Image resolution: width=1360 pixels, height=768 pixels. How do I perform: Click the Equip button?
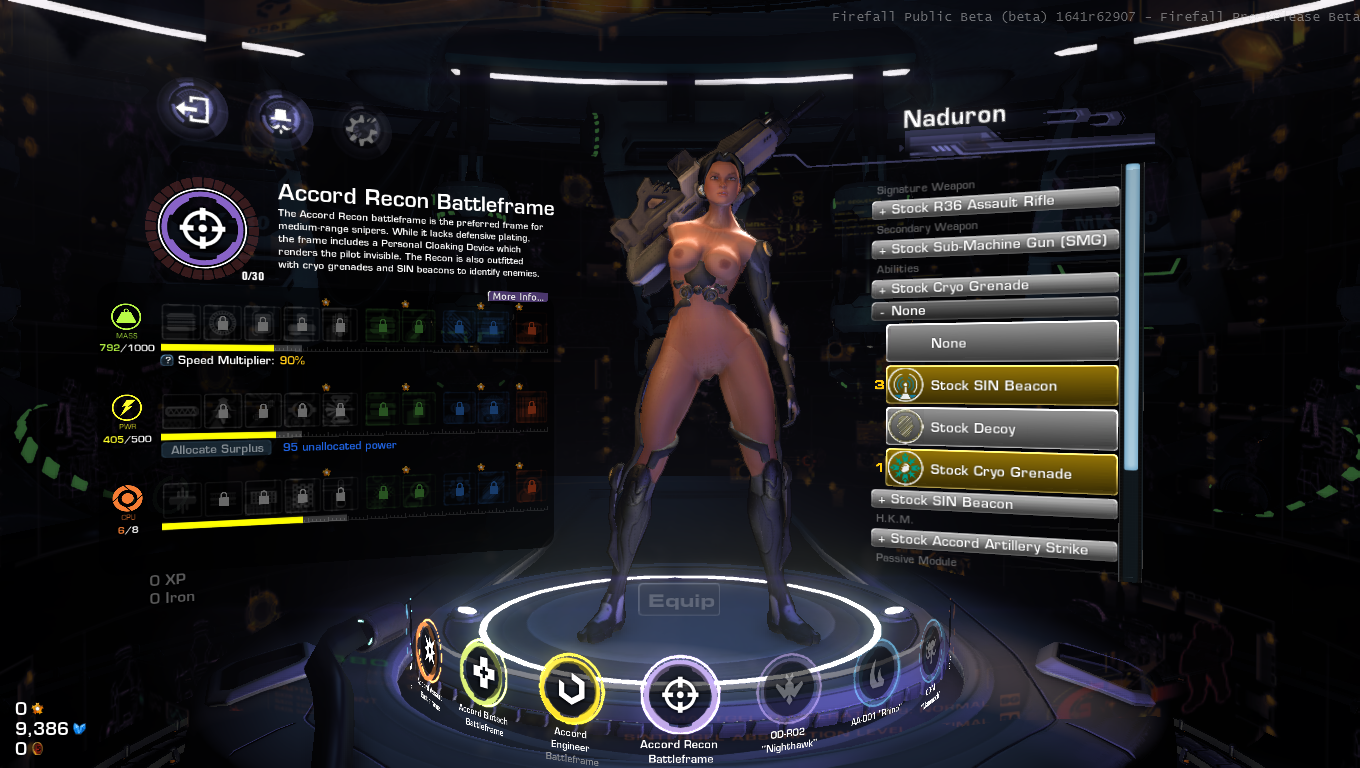pyautogui.click(x=681, y=601)
